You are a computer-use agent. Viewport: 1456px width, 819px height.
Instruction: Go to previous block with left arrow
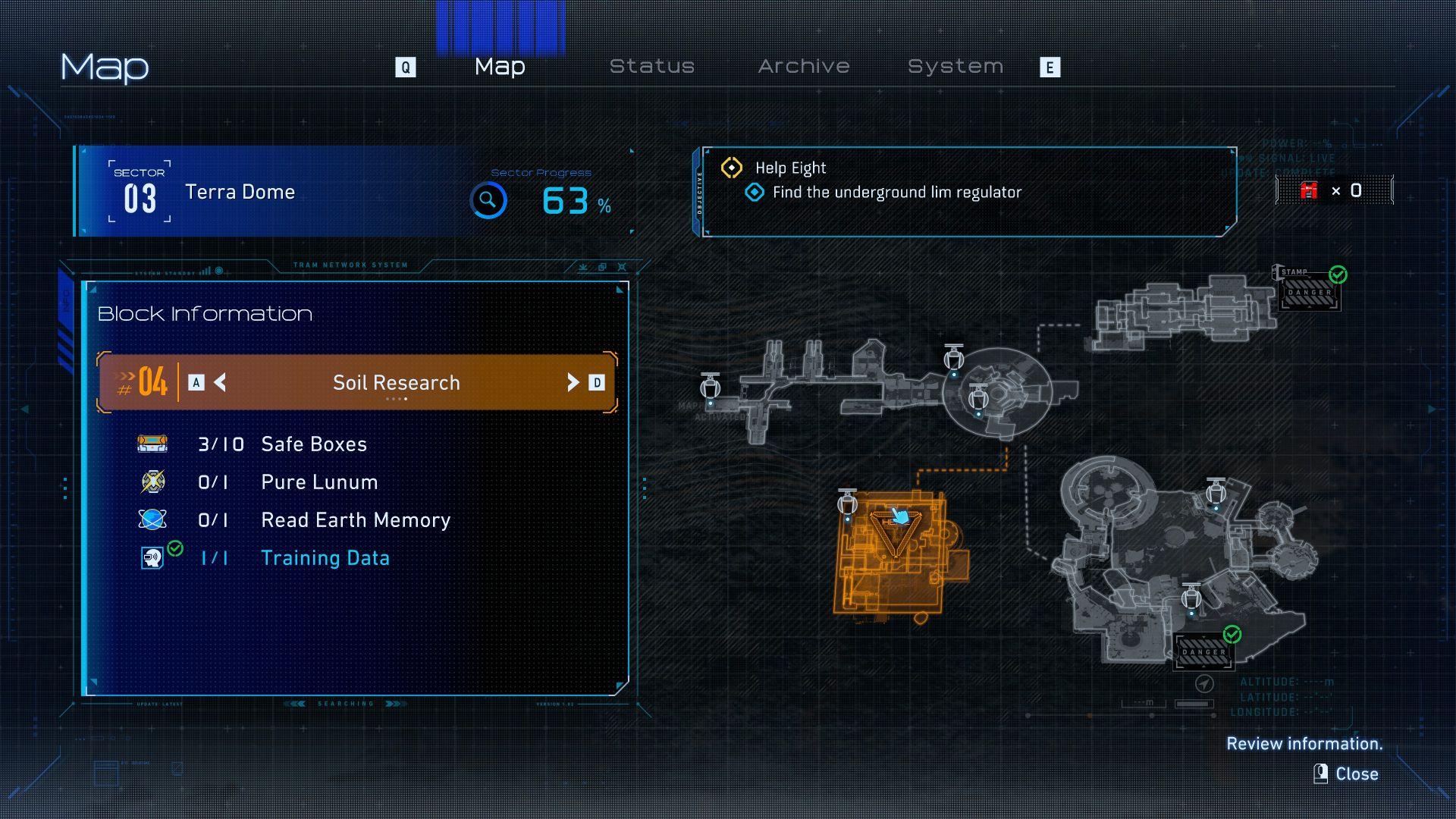click(220, 382)
